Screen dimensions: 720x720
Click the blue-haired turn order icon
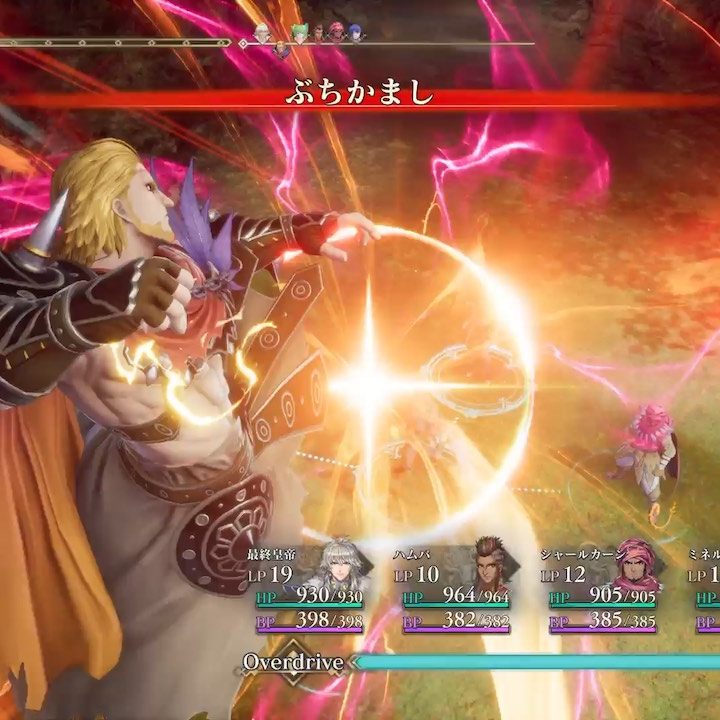(357, 32)
